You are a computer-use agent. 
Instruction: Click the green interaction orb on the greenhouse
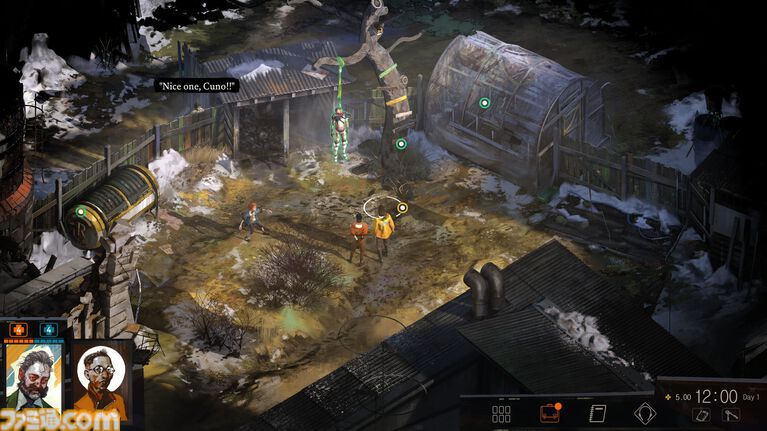pos(484,103)
